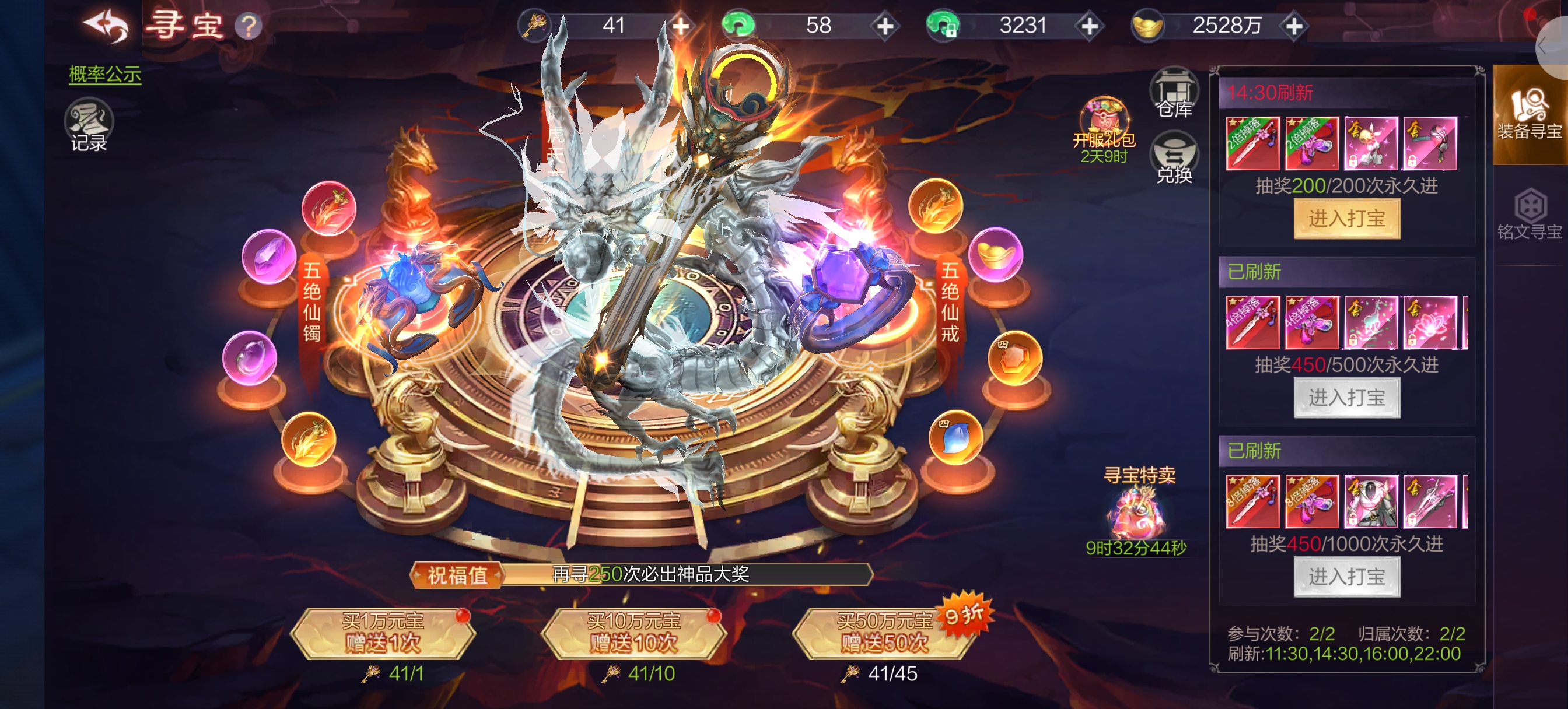Open the treasure hunt help question mark
The image size is (1568, 709).
[x=249, y=27]
